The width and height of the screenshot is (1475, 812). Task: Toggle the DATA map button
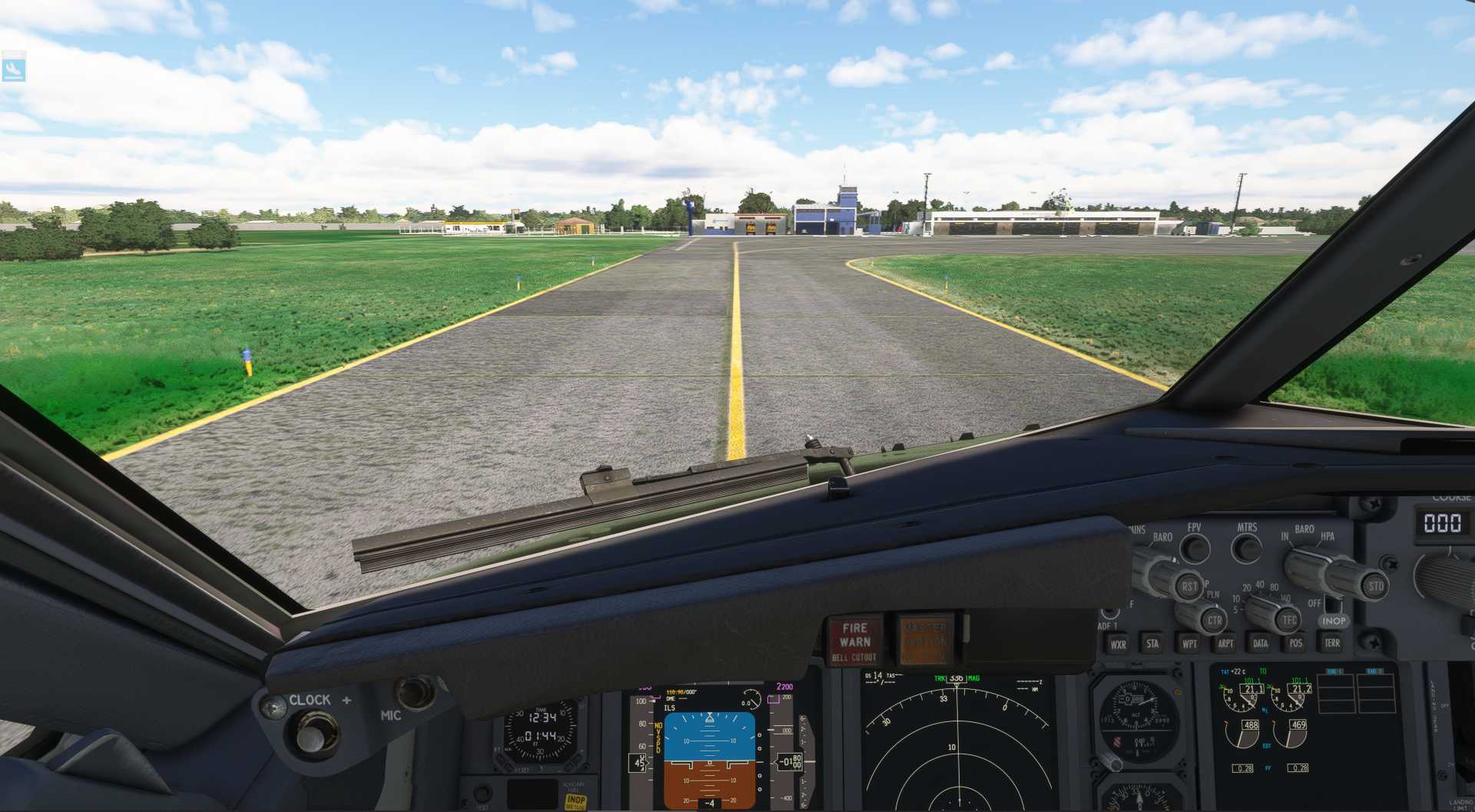tap(1261, 644)
